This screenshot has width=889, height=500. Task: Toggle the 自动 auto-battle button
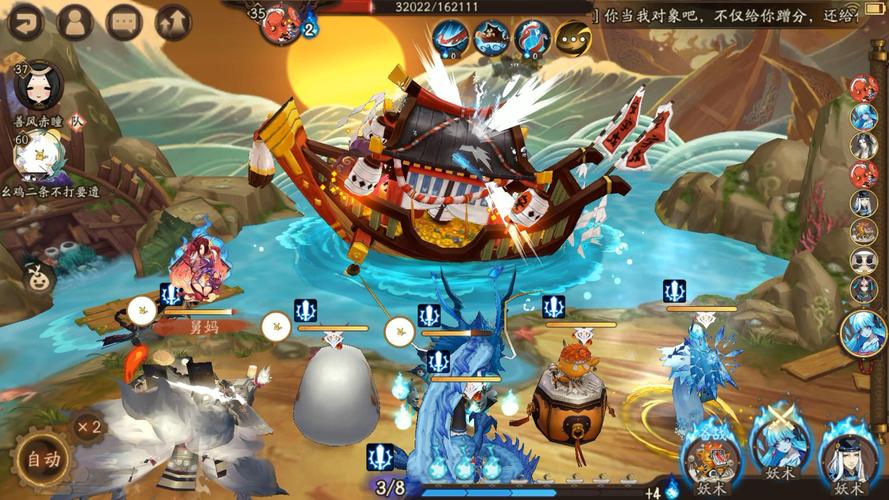[x=42, y=460]
